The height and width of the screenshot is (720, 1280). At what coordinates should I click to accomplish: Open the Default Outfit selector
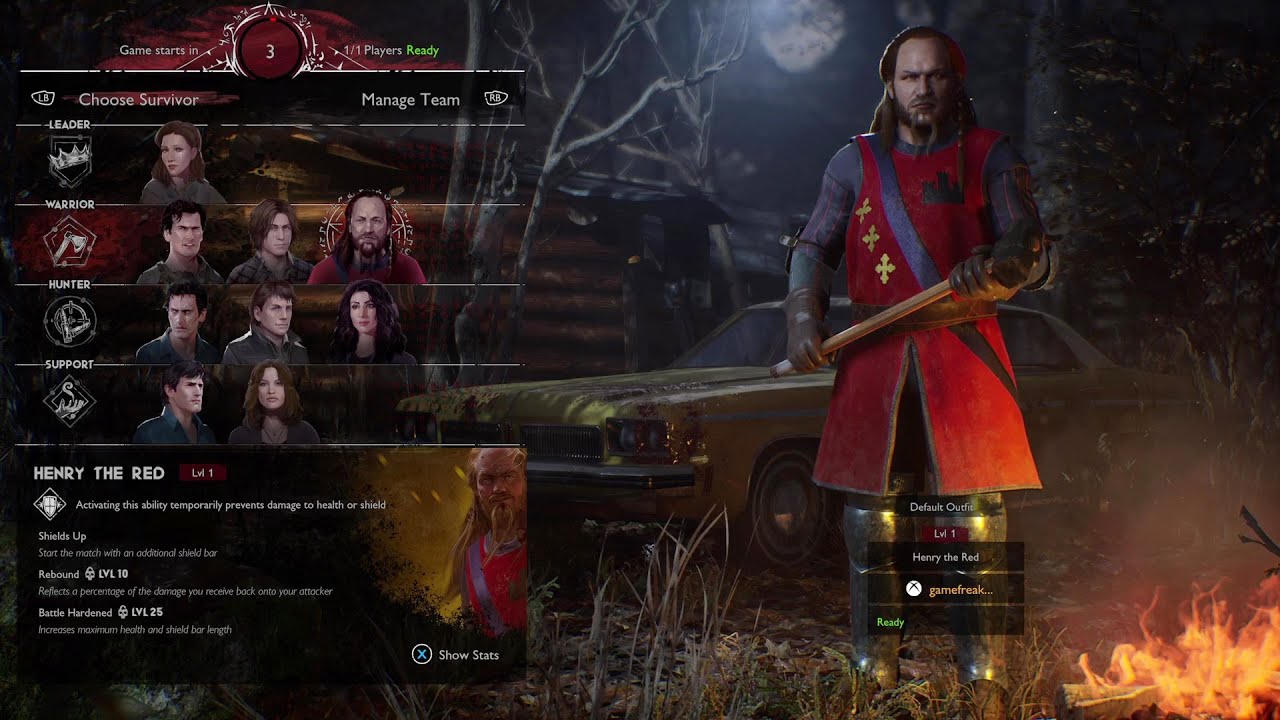pyautogui.click(x=941, y=507)
